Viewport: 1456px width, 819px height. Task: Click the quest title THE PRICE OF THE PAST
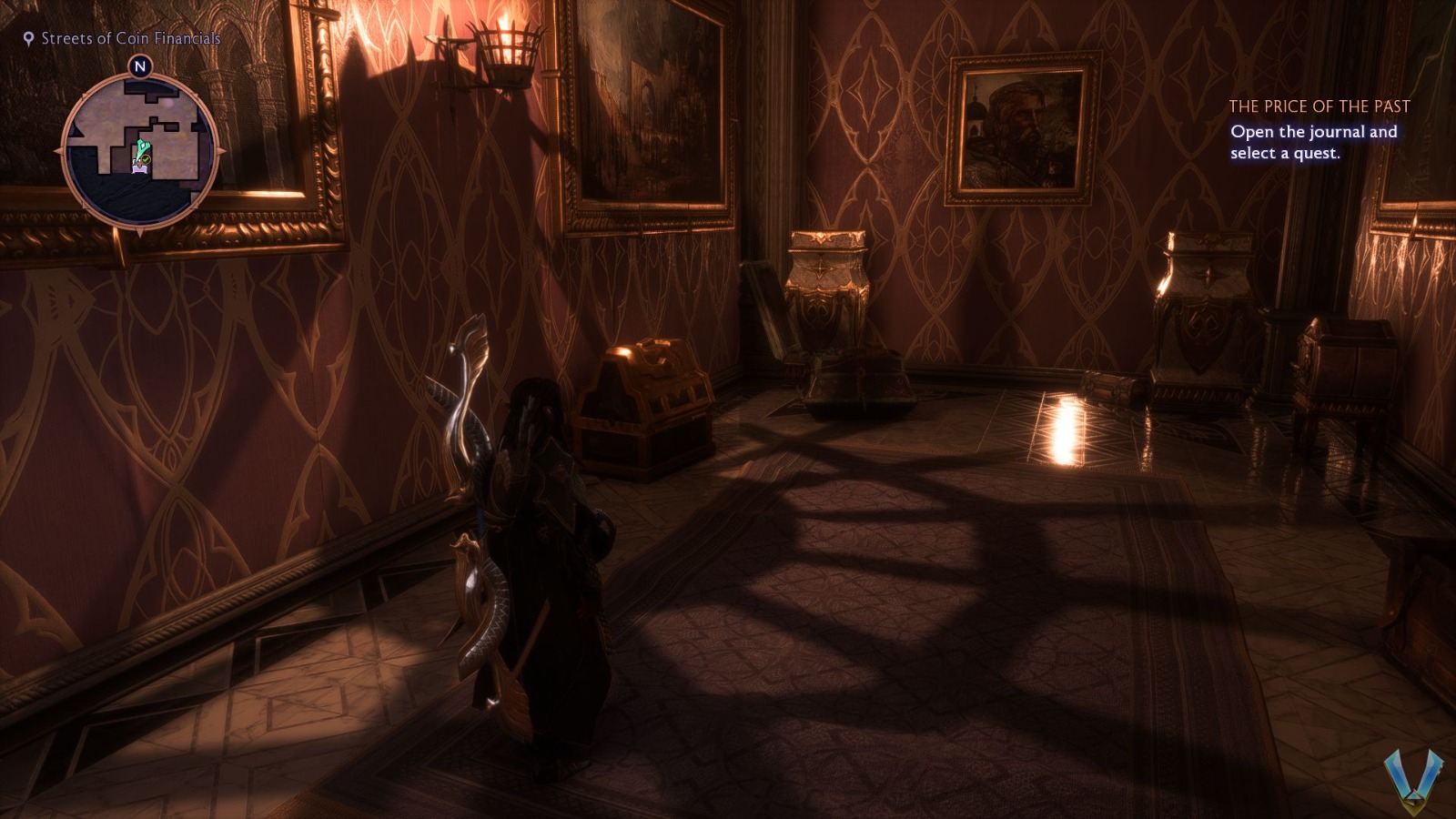(x=1319, y=106)
